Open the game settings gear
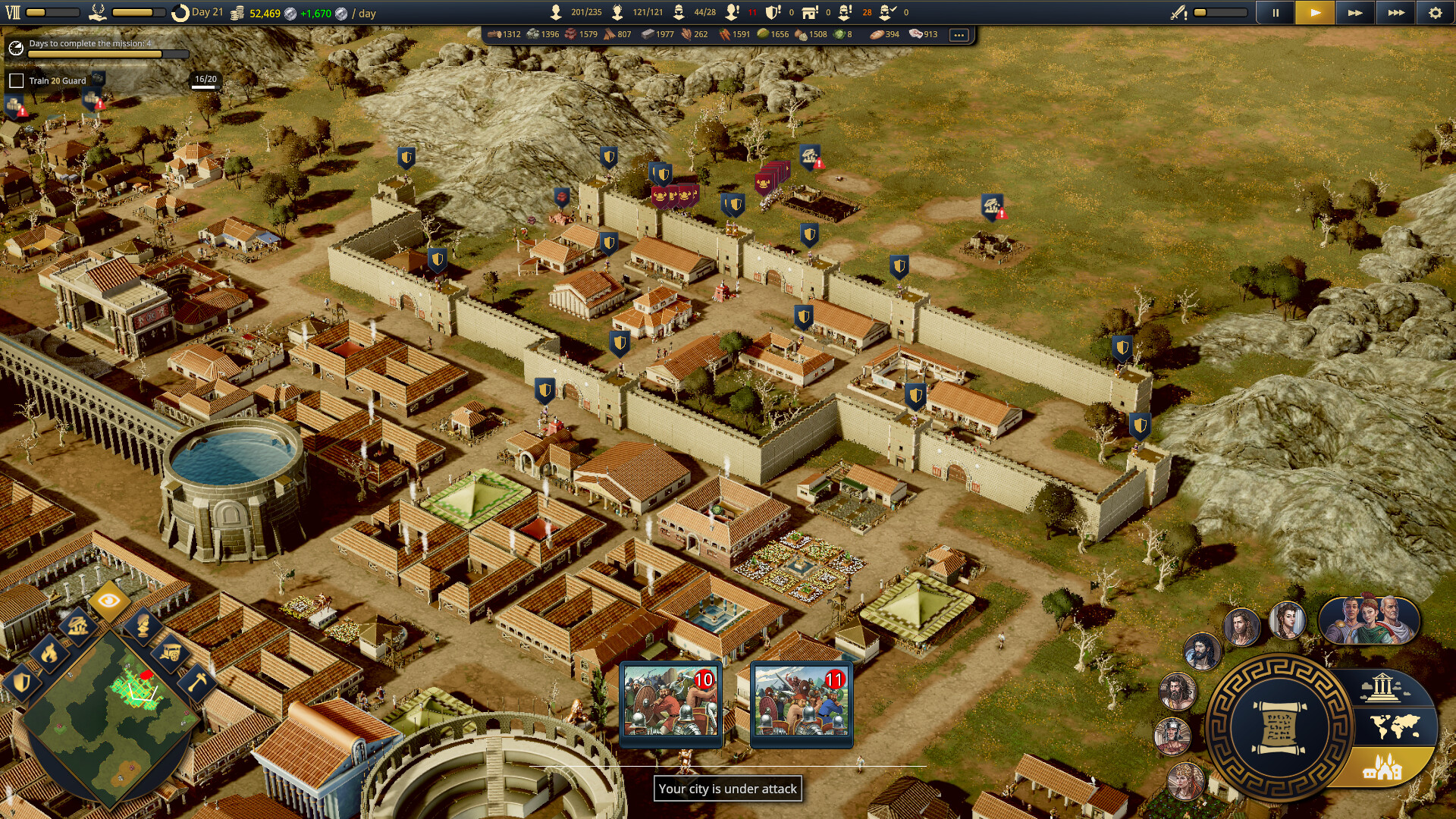 click(x=1434, y=12)
